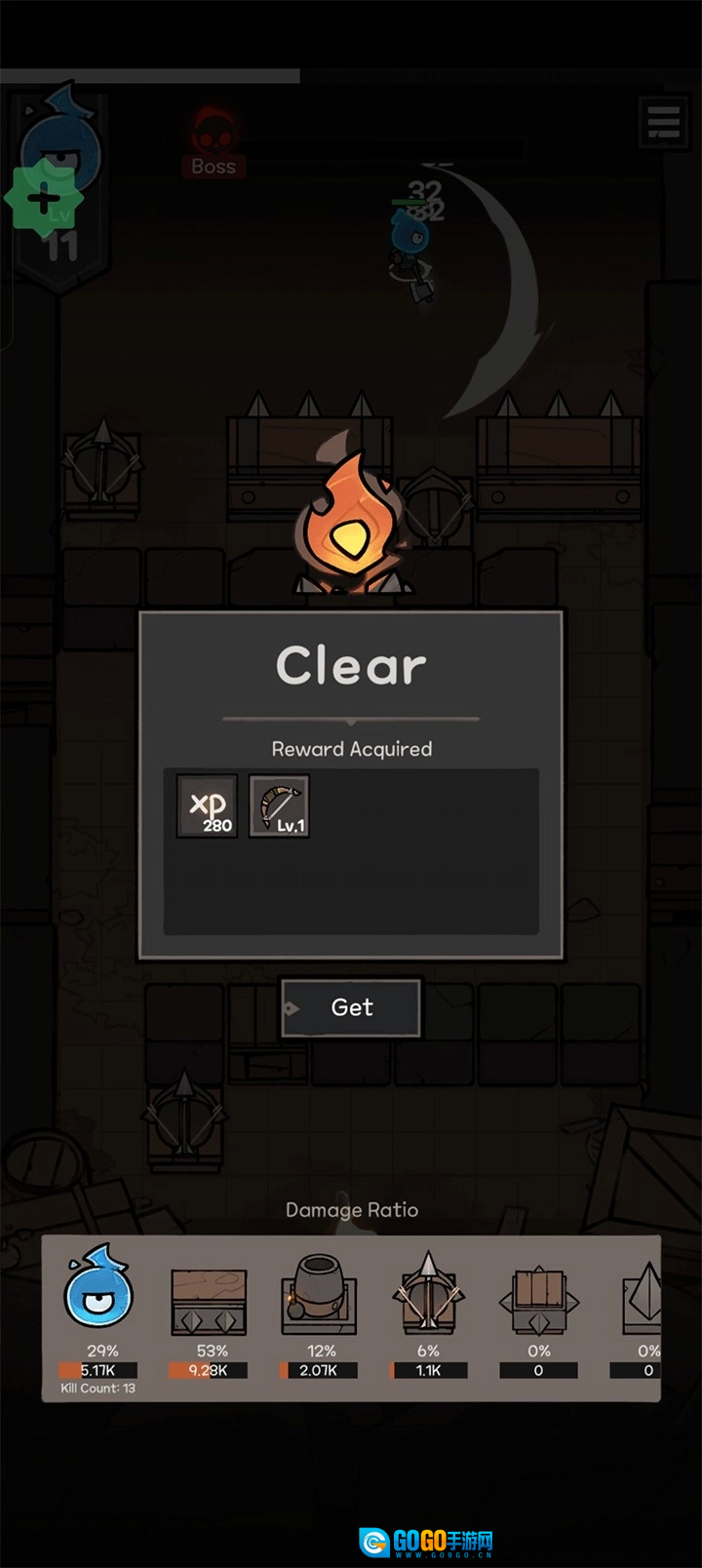Claim rewards with the Get button
702x1568 pixels.
point(351,1007)
